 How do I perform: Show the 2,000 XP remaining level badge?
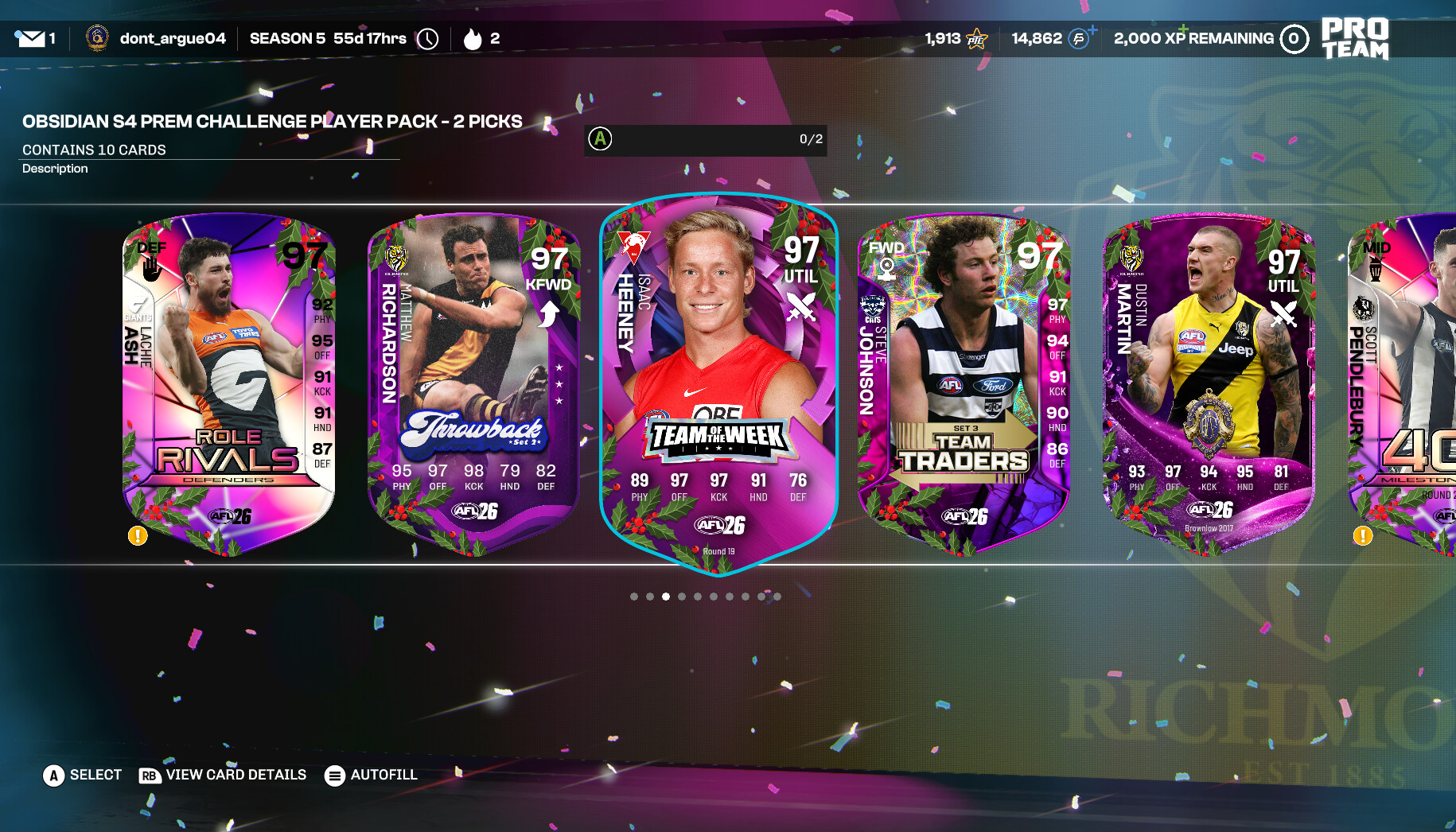(x=1294, y=38)
